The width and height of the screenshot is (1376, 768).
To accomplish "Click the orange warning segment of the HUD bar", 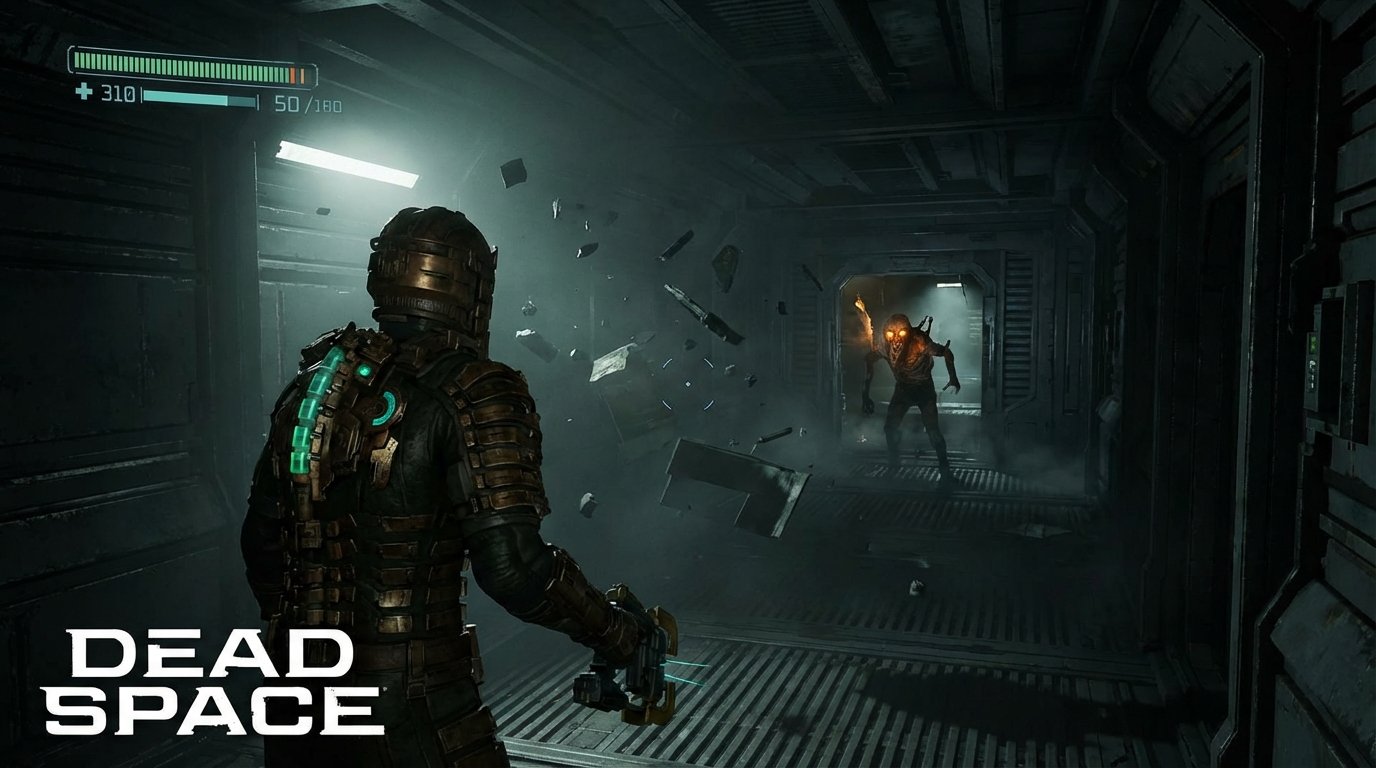I will point(294,73).
